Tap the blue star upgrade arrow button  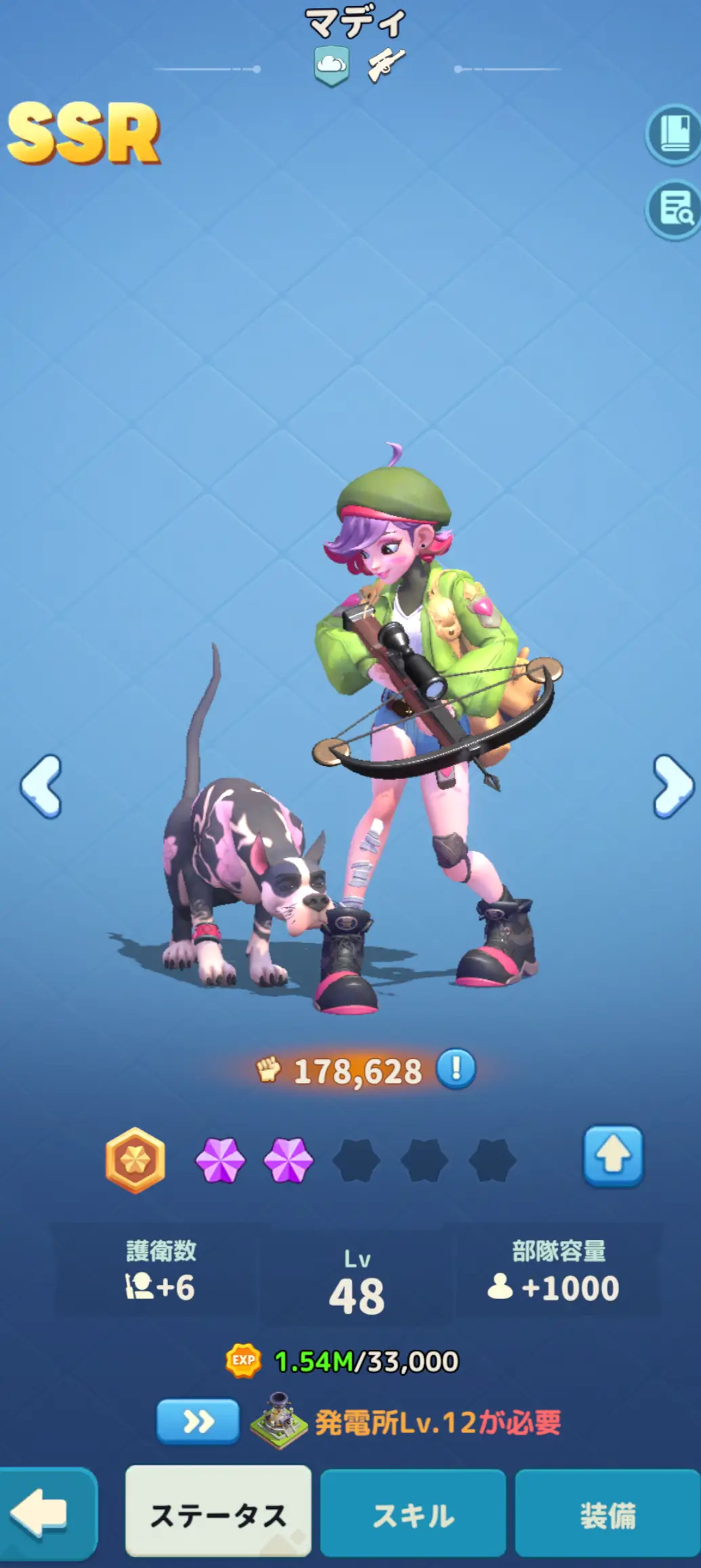(613, 1156)
